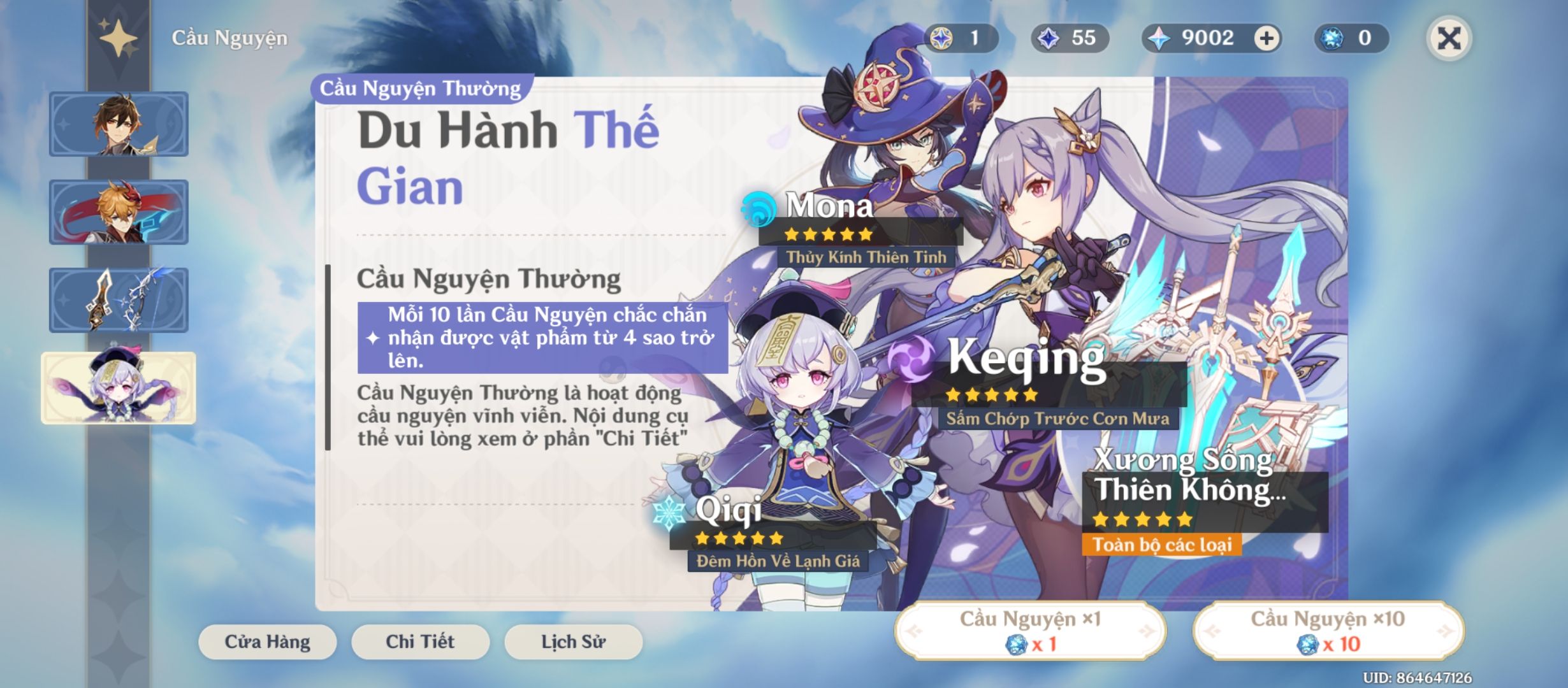Open the Chi Tiết details panel

point(421,641)
